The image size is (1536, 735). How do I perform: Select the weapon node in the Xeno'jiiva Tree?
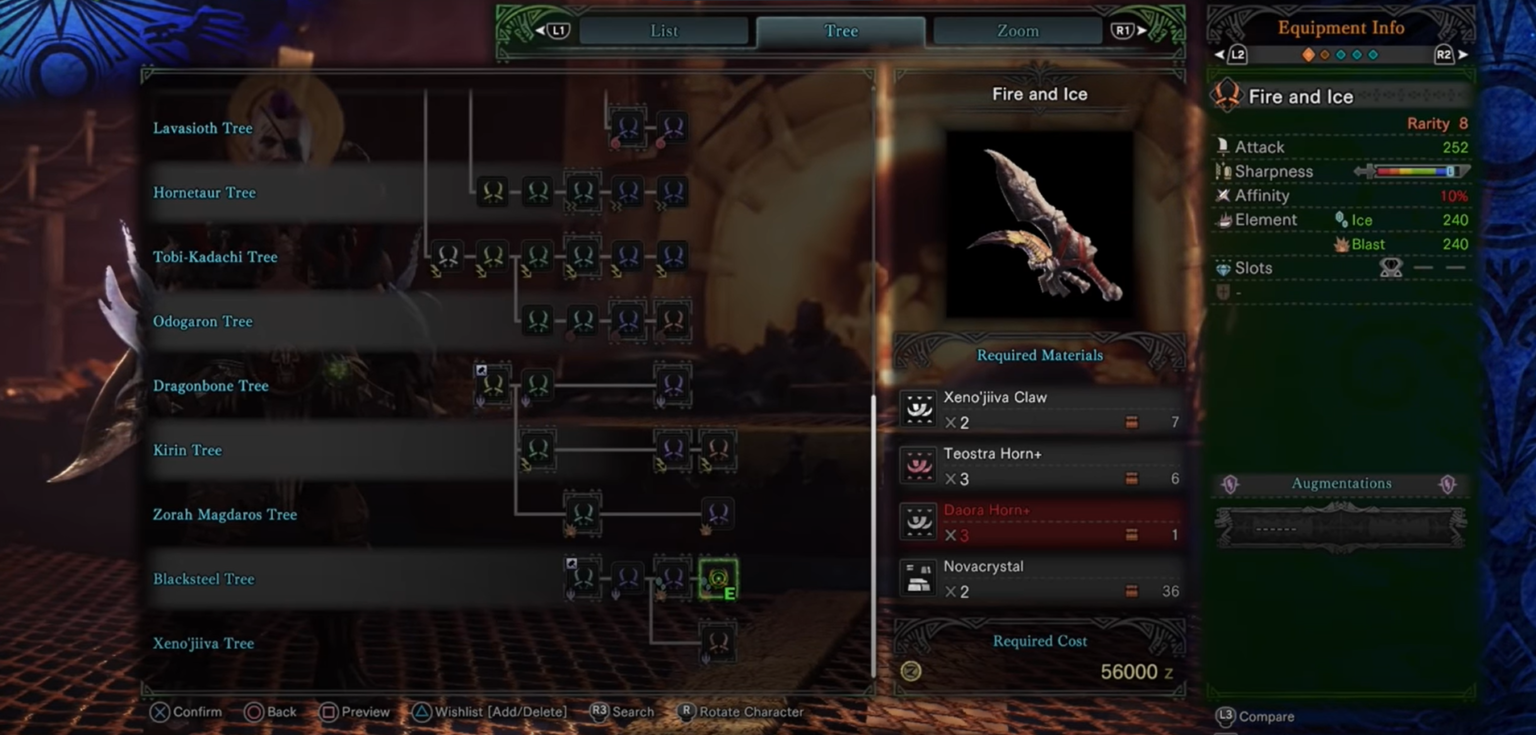(x=716, y=643)
